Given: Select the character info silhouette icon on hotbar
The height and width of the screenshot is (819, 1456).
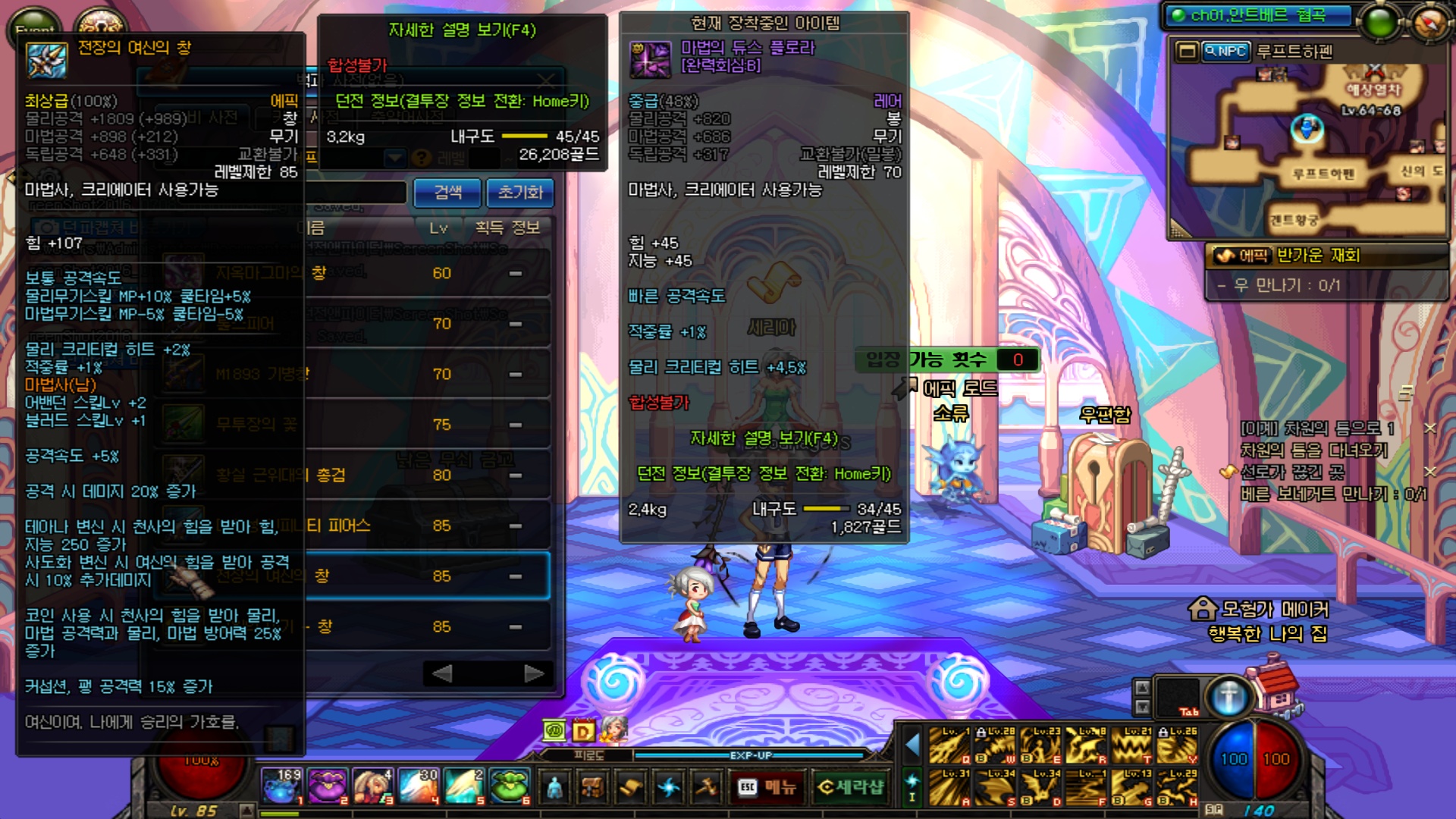Looking at the screenshot, I should [x=554, y=788].
